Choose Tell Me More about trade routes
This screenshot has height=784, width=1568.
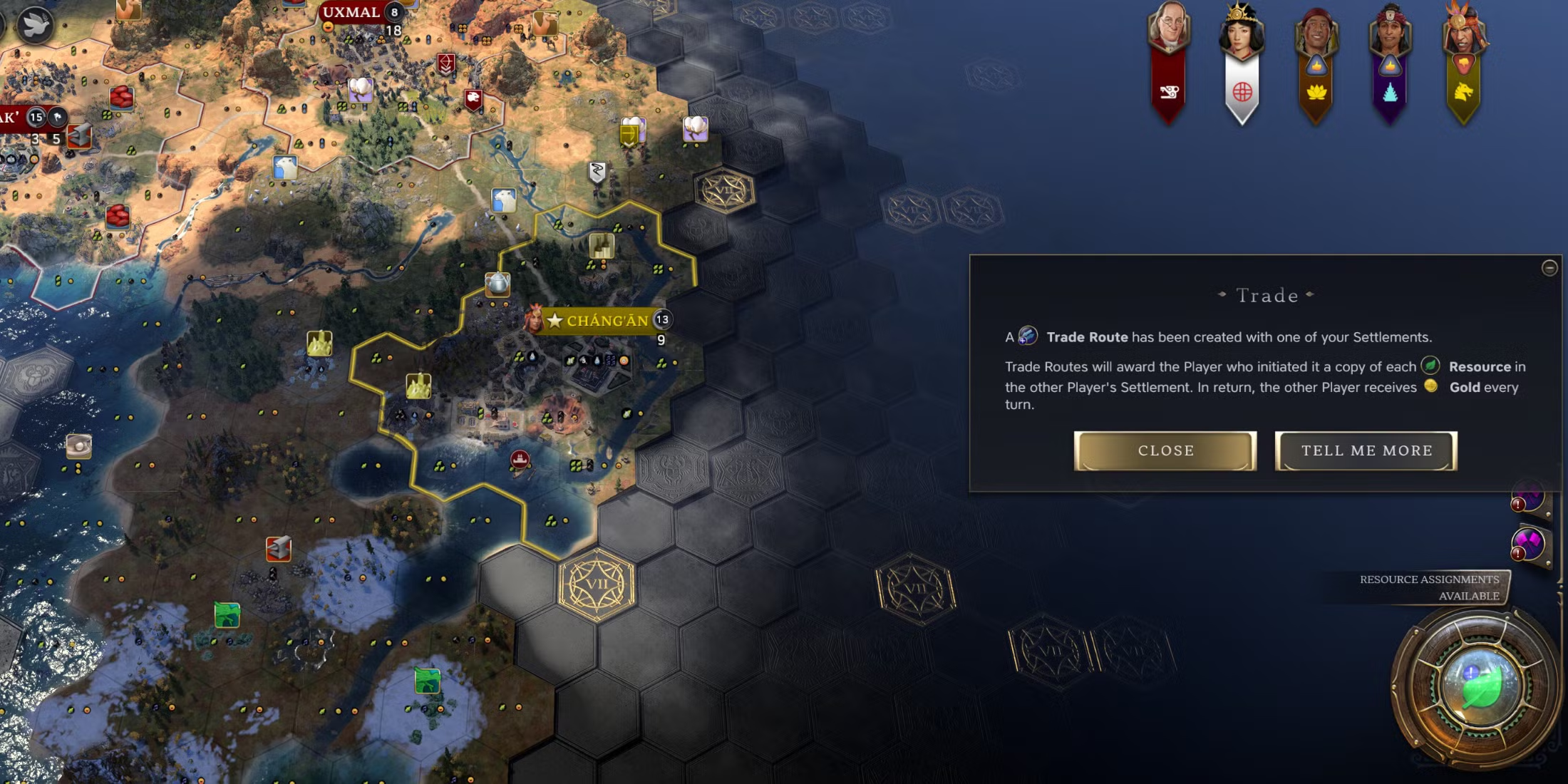(1366, 450)
